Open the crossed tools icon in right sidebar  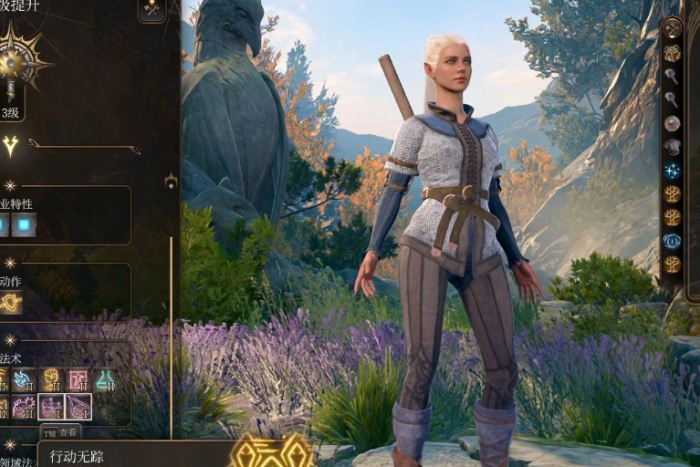[x=672, y=28]
